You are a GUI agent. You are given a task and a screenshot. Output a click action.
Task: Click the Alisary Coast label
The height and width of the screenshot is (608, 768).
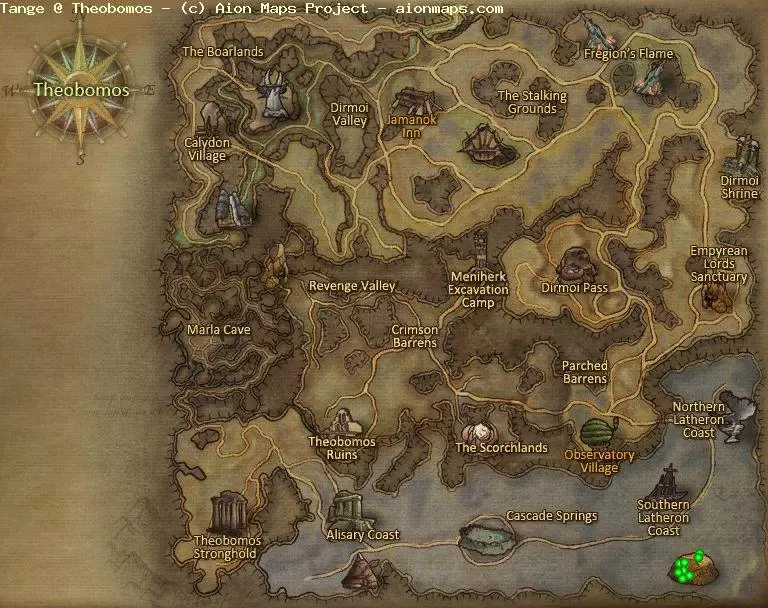click(x=363, y=535)
